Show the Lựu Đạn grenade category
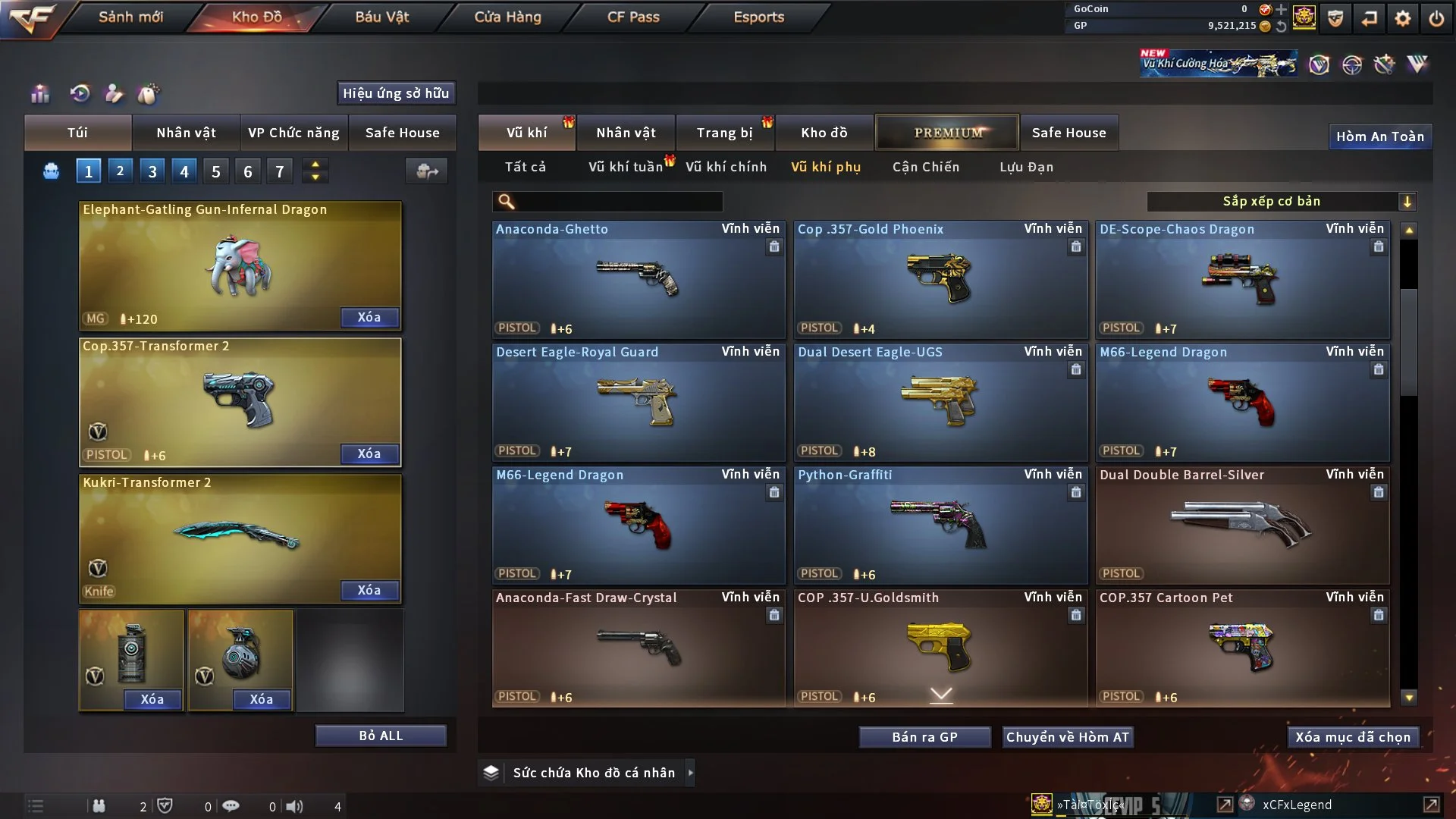This screenshot has height=819, width=1456. [x=1026, y=167]
